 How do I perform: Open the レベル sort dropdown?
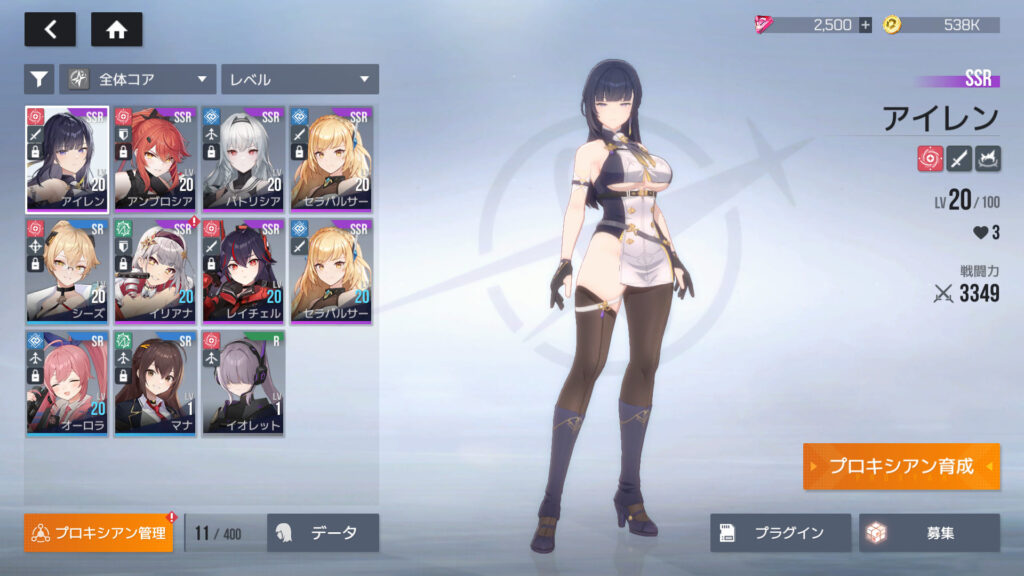tap(299, 79)
